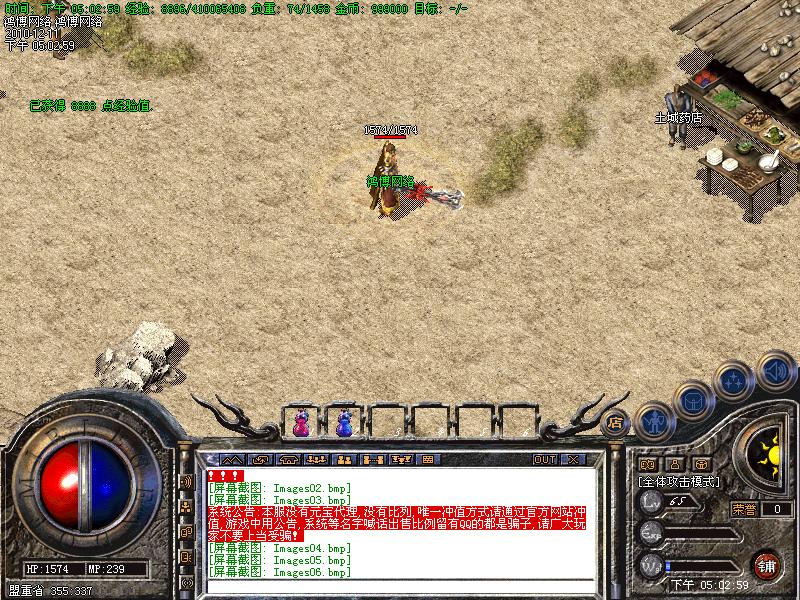This screenshot has width=800, height=600.
Task: Open the shop via the orange 店 button
Action: [615, 422]
